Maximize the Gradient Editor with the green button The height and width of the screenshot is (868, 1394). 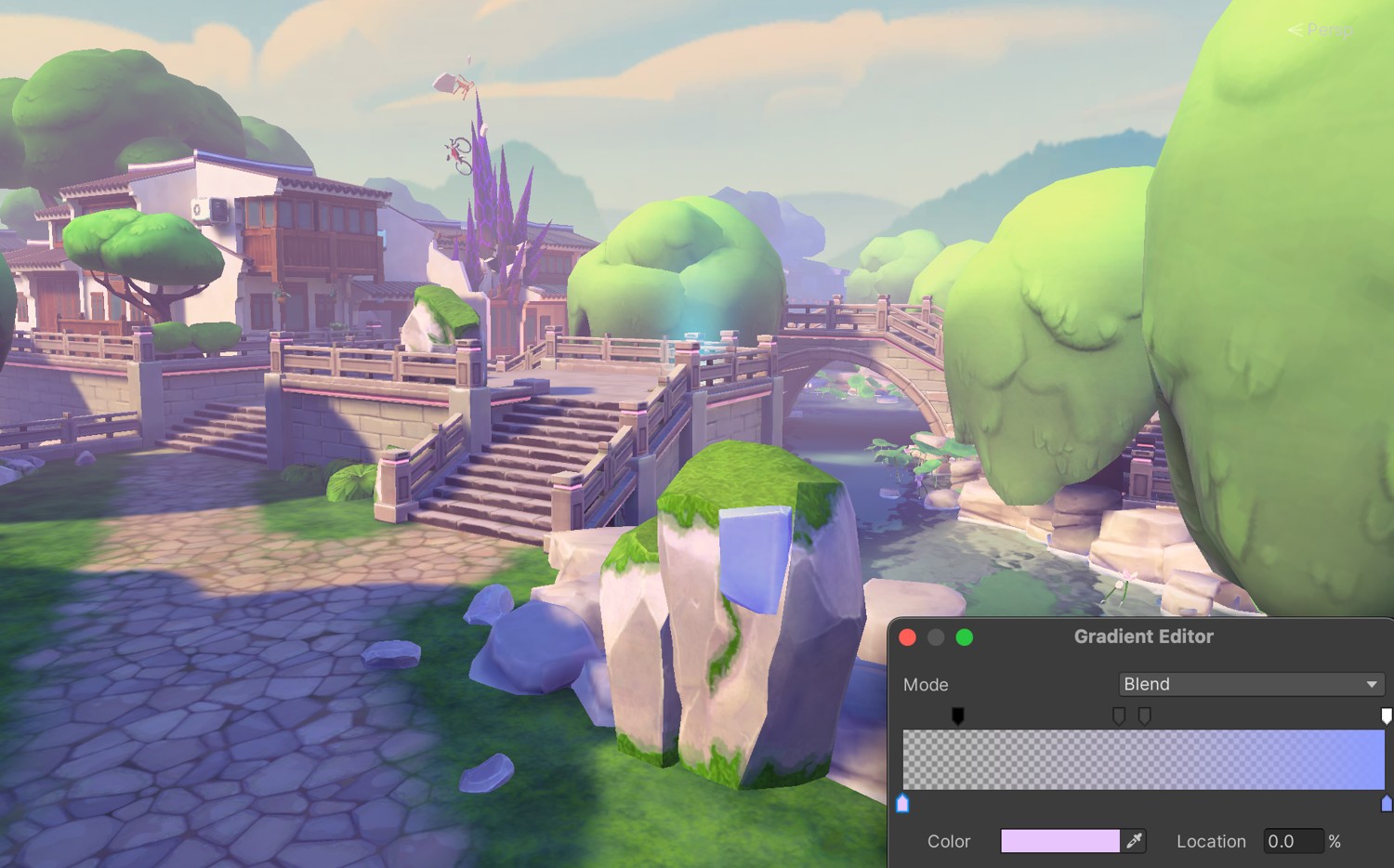[x=965, y=637]
